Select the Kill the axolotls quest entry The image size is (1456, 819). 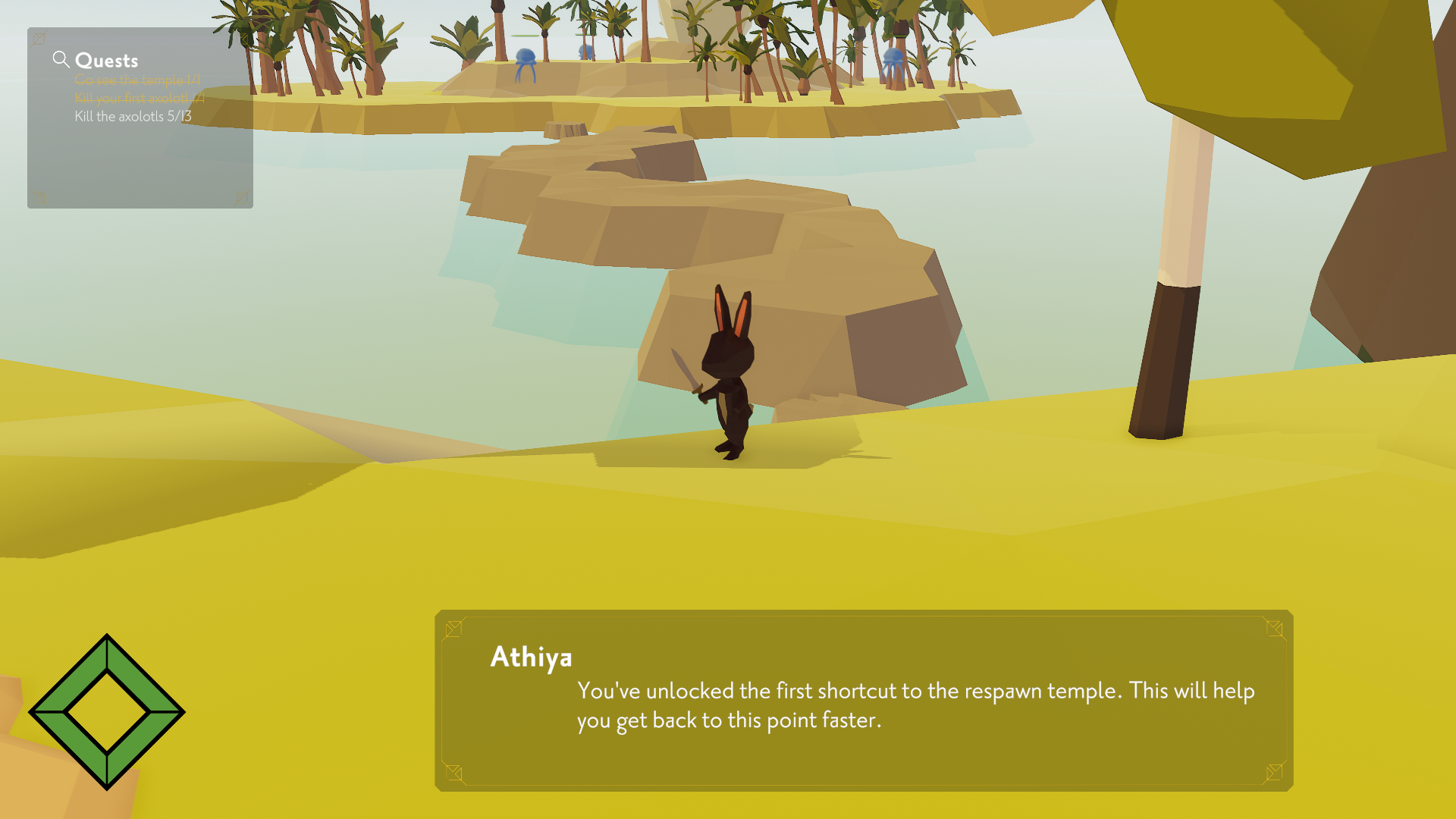[x=133, y=116]
